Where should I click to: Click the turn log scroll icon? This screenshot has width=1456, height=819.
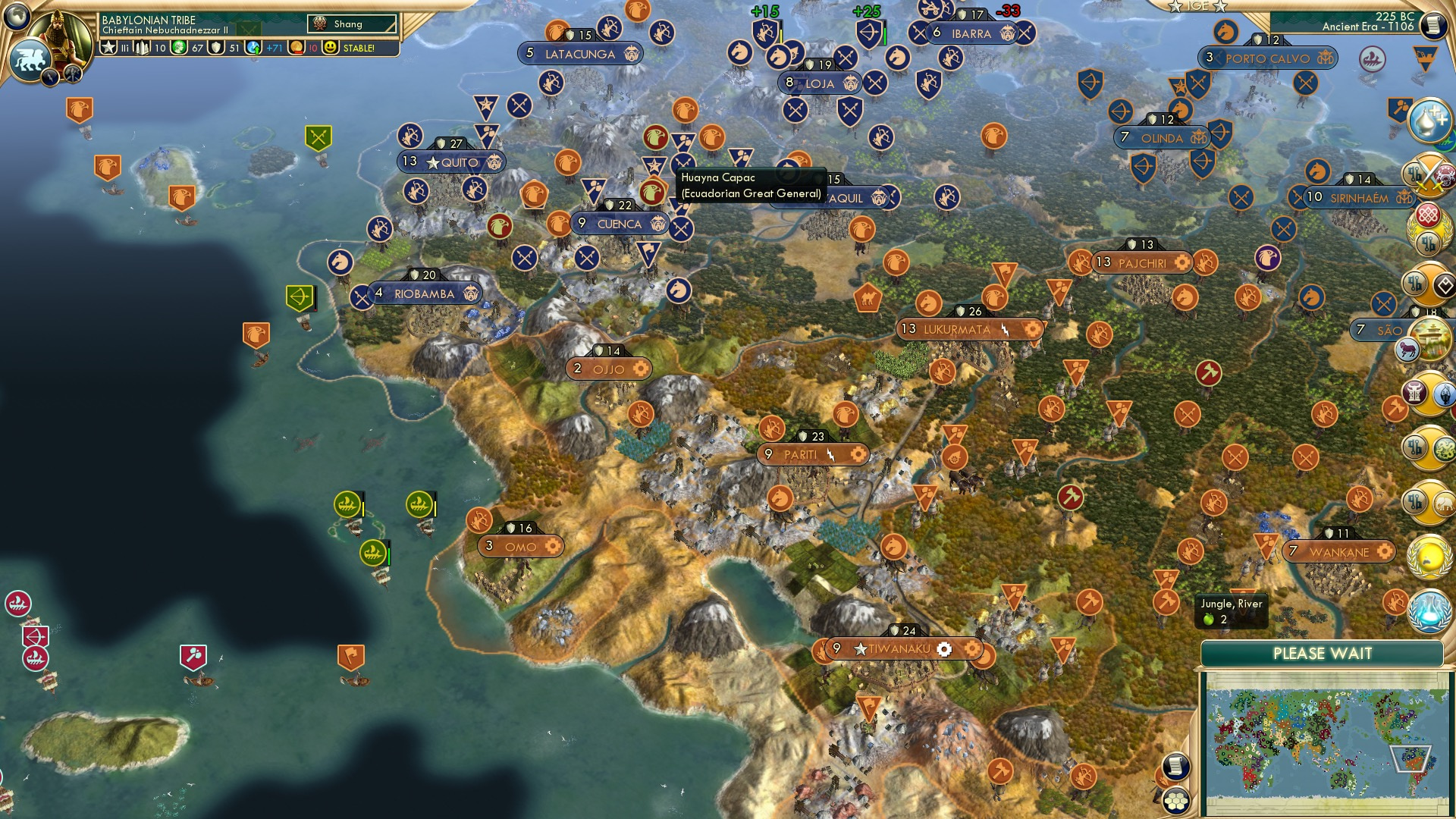click(x=1175, y=766)
